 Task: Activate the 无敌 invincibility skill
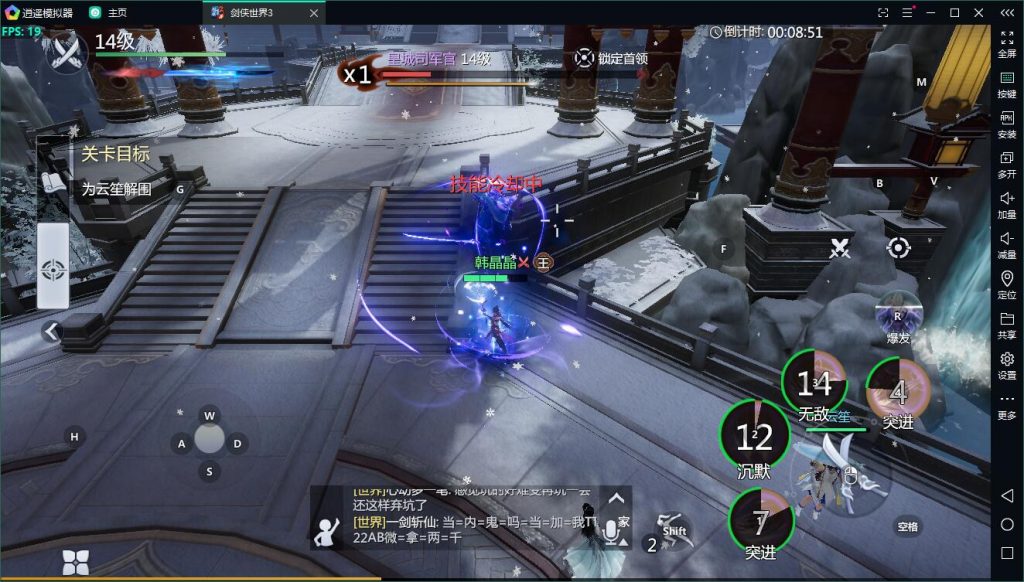814,384
